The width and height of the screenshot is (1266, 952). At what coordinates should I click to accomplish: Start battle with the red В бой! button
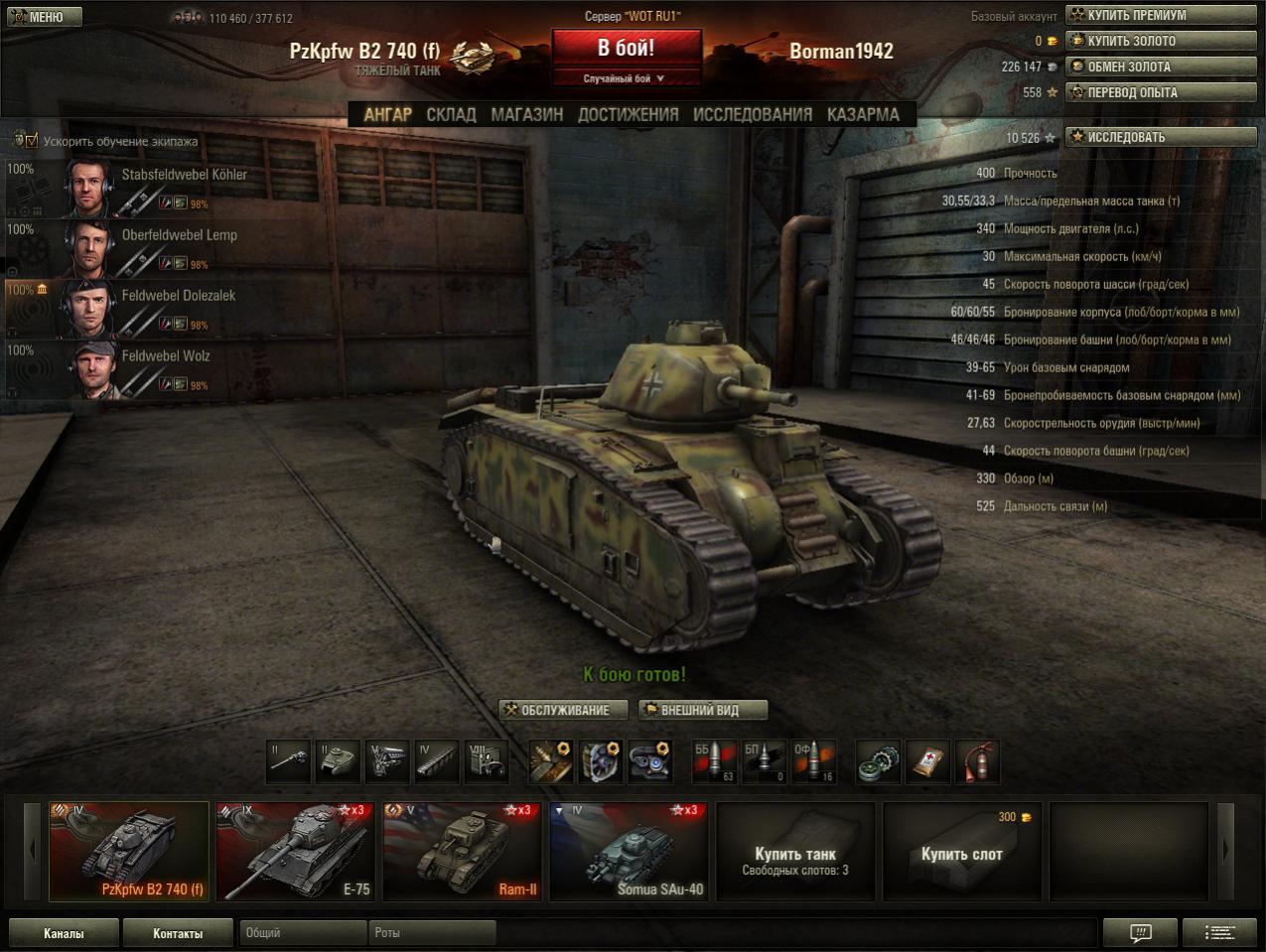[x=627, y=49]
